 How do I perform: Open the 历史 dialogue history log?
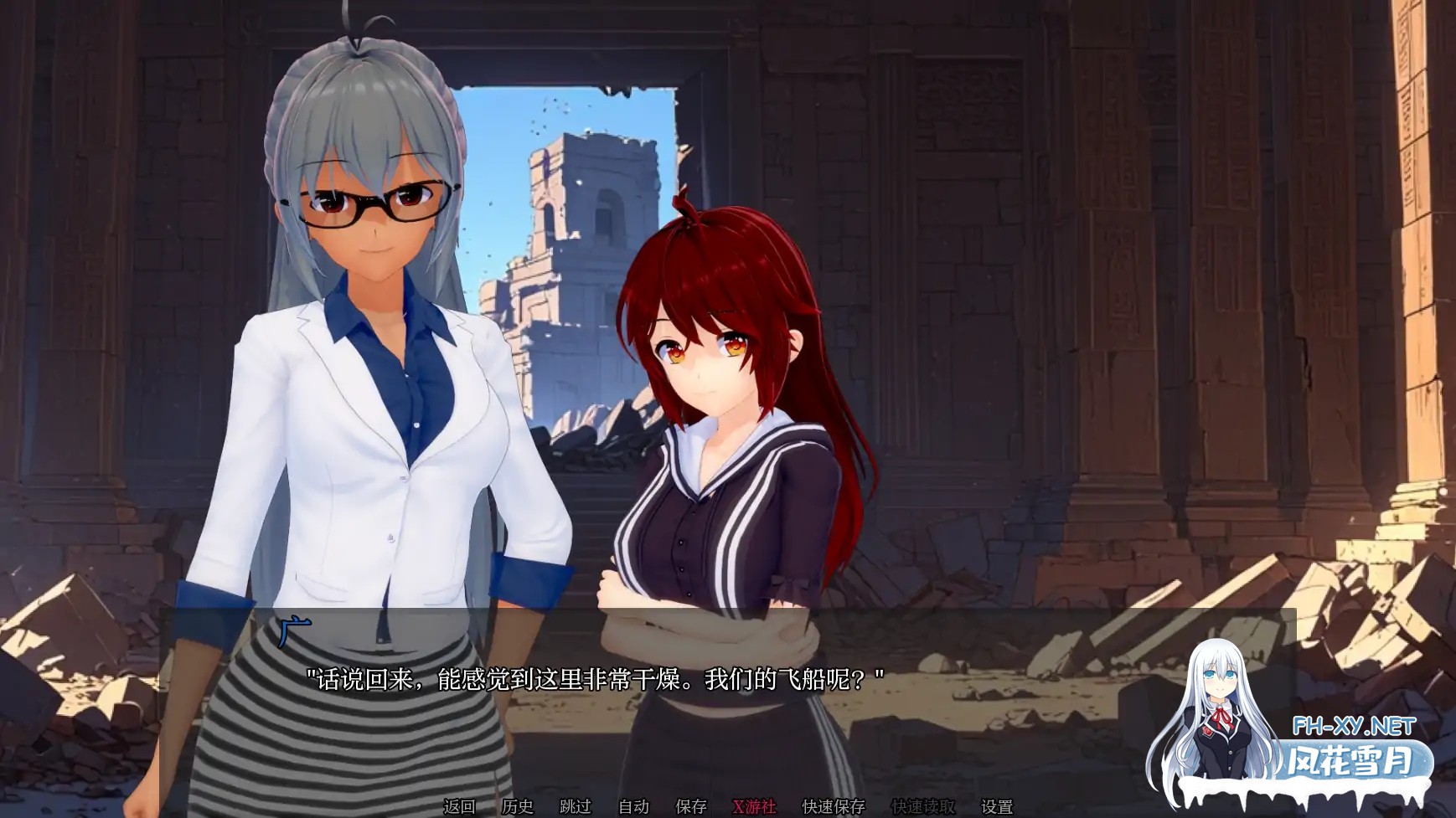pyautogui.click(x=518, y=806)
